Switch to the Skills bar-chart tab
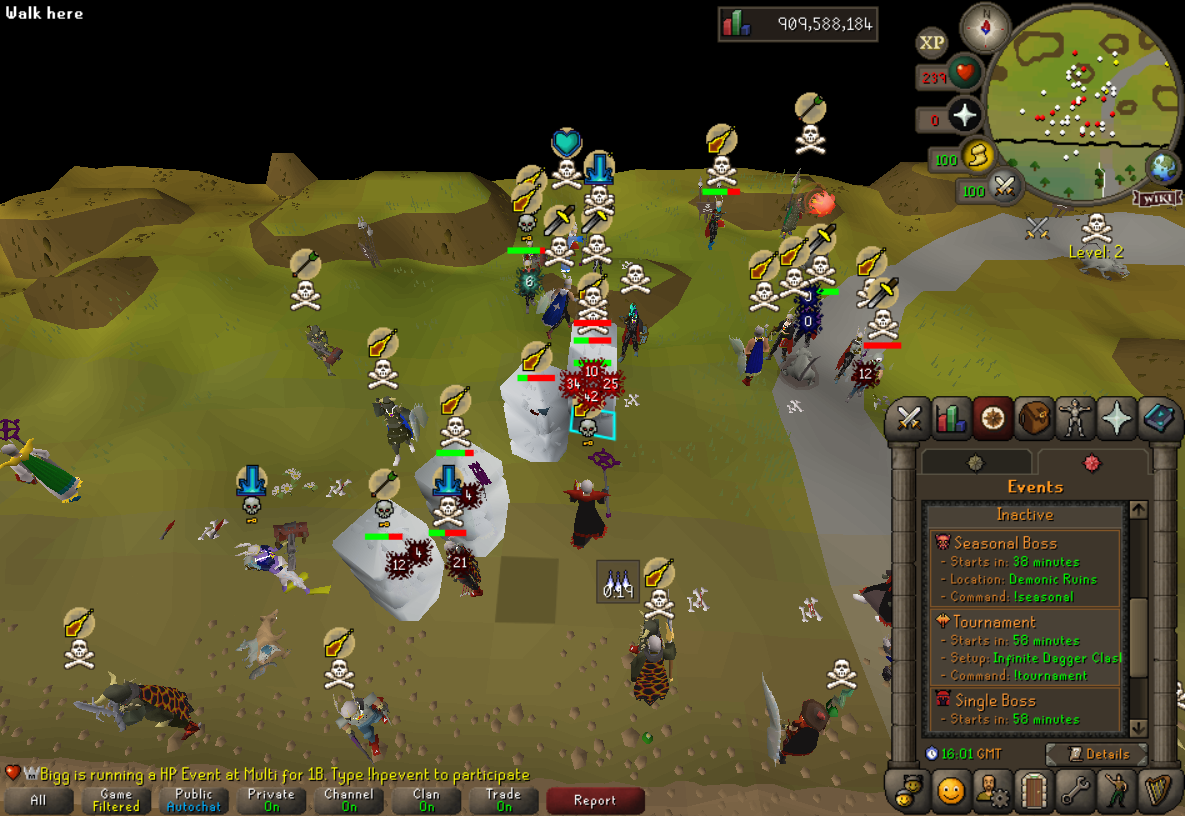The height and width of the screenshot is (816, 1185). click(x=951, y=420)
